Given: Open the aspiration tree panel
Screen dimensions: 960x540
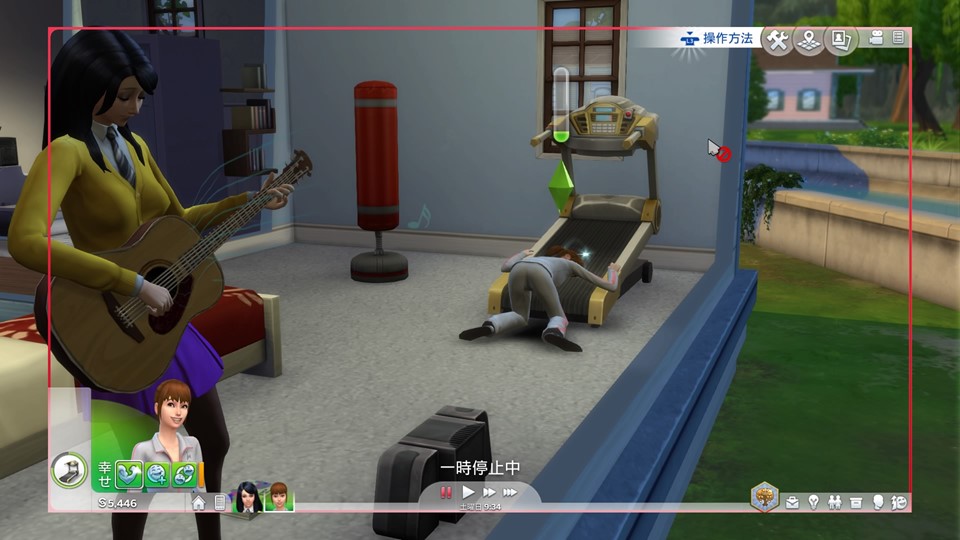Looking at the screenshot, I should tap(765, 497).
